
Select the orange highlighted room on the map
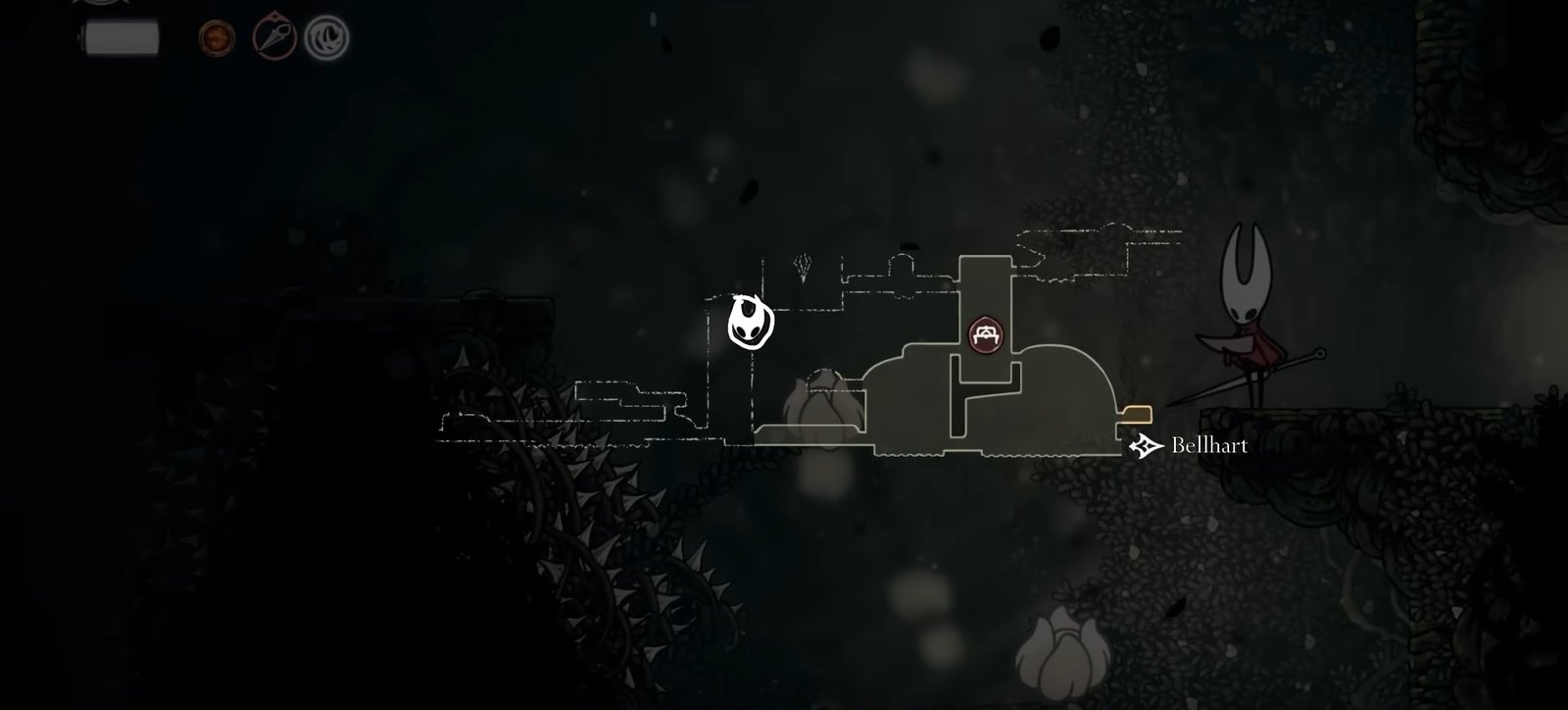pyautogui.click(x=1137, y=412)
